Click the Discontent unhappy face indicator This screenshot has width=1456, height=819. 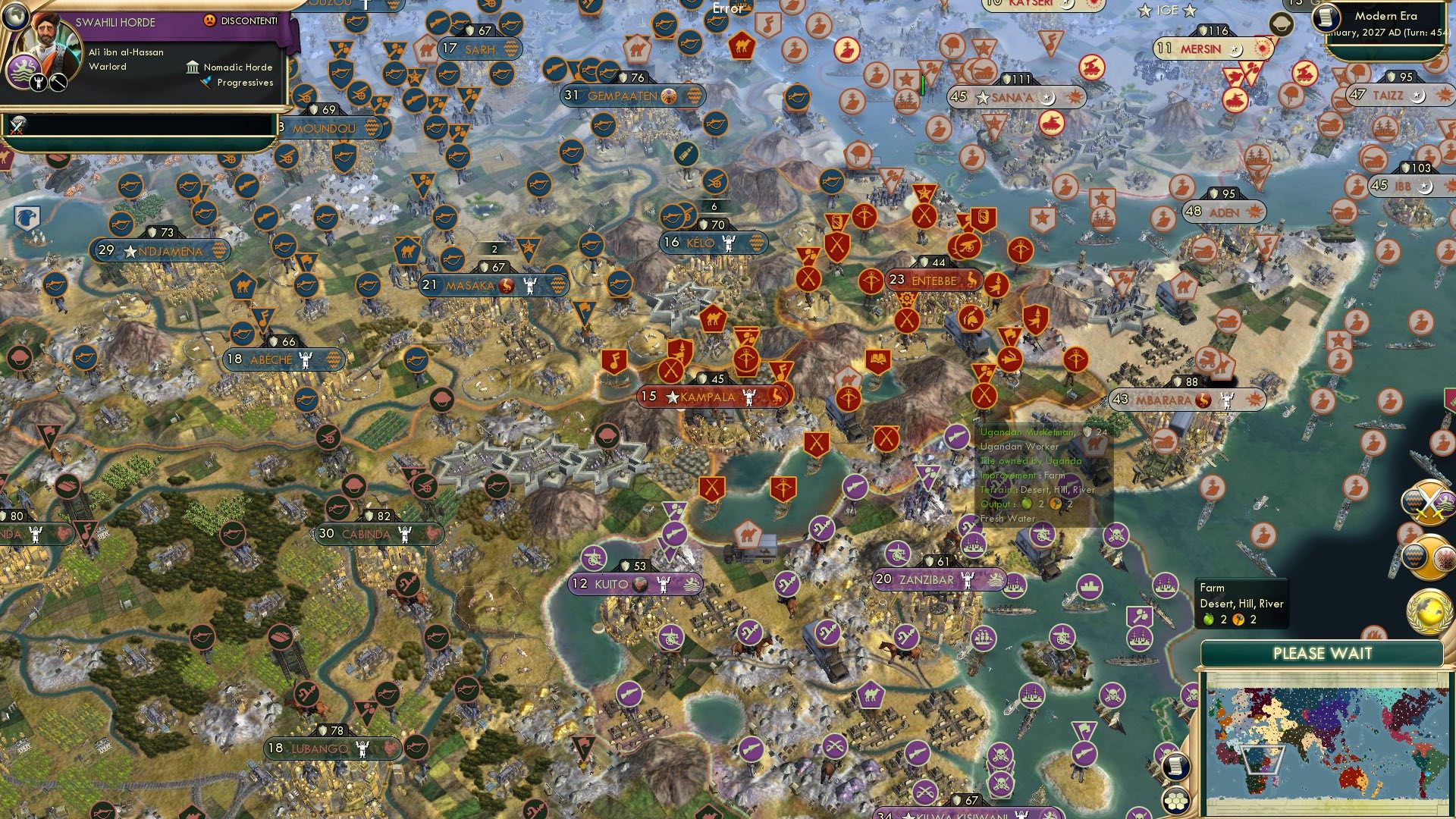[x=209, y=20]
